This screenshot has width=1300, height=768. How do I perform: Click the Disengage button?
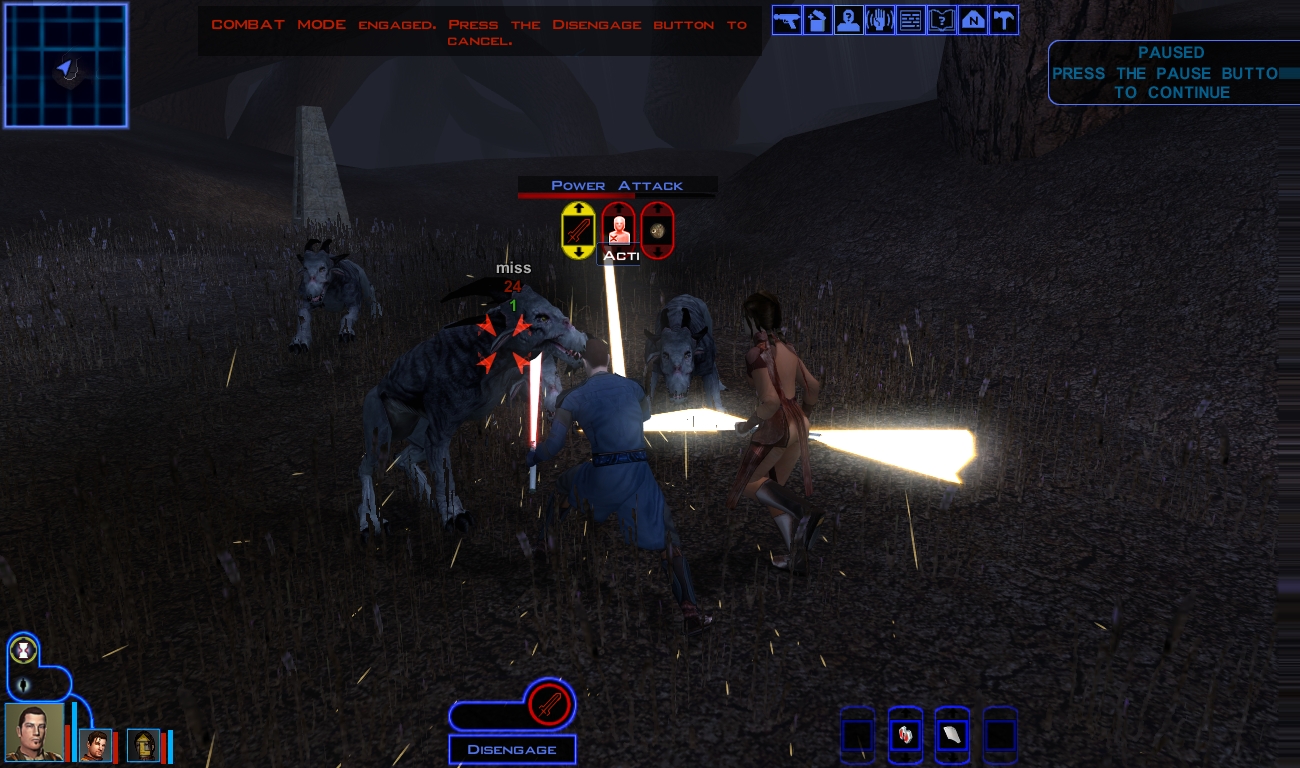(512, 750)
